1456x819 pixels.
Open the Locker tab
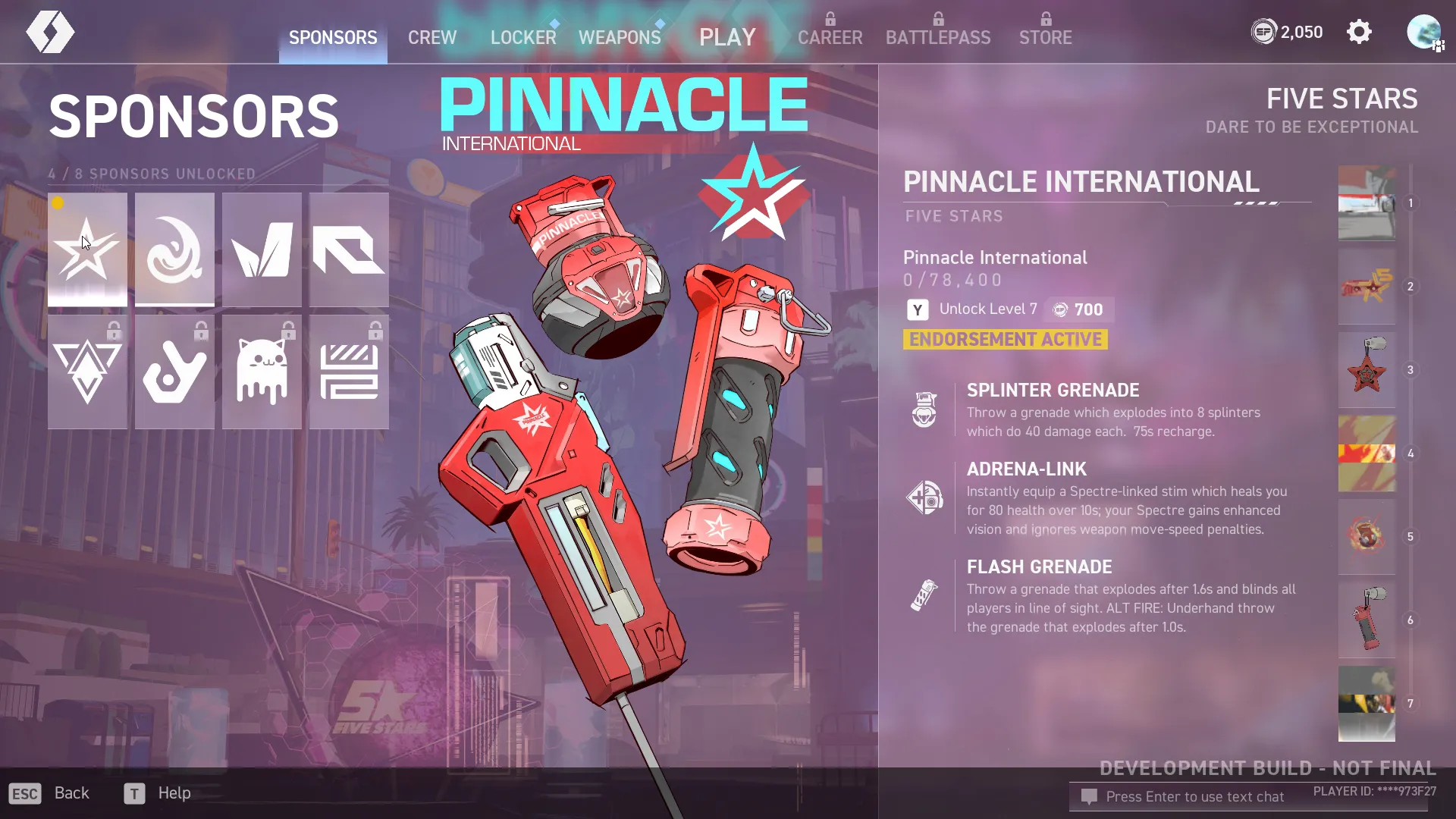pos(522,37)
